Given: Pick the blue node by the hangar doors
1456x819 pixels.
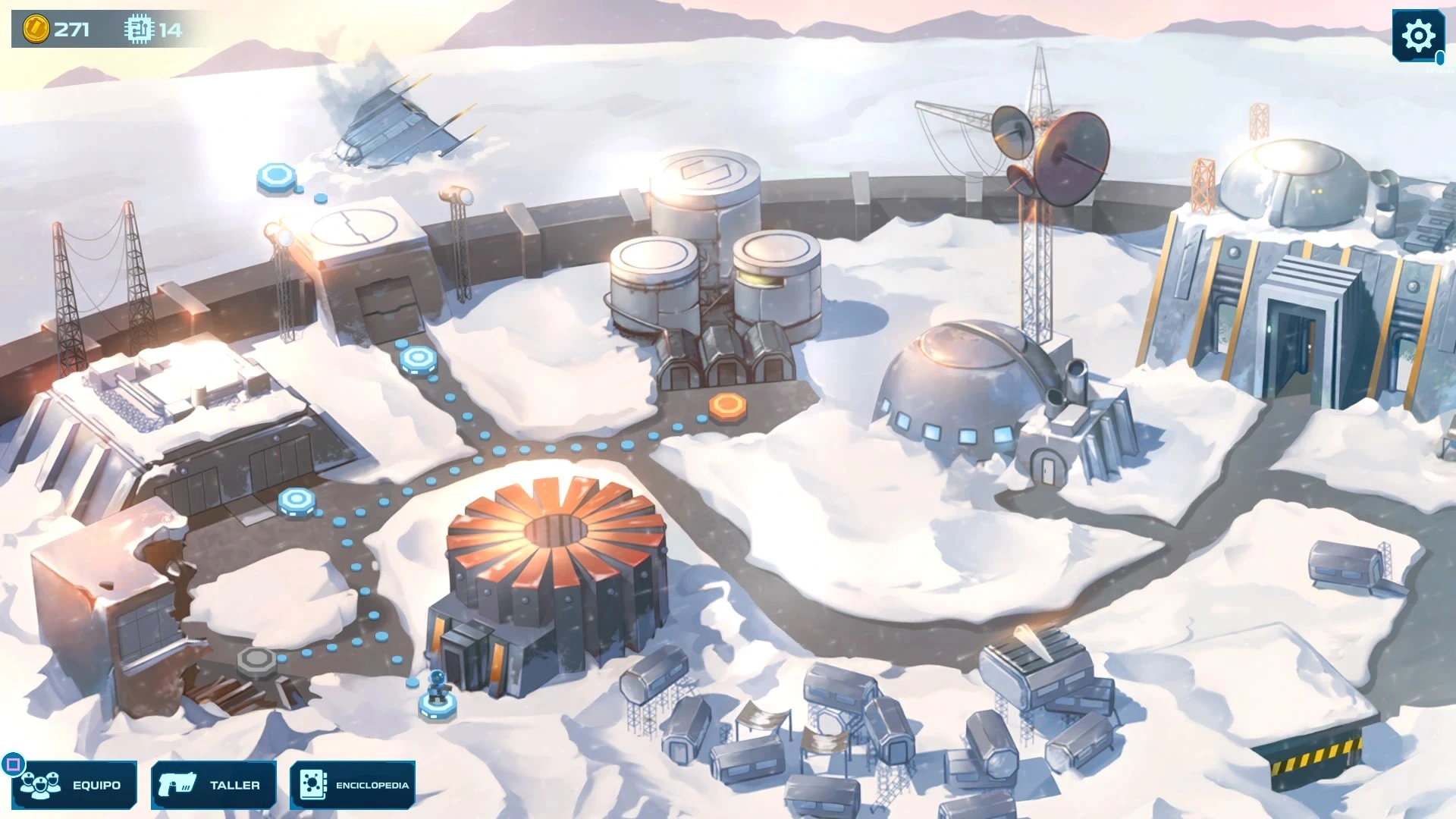Looking at the screenshot, I should [297, 500].
